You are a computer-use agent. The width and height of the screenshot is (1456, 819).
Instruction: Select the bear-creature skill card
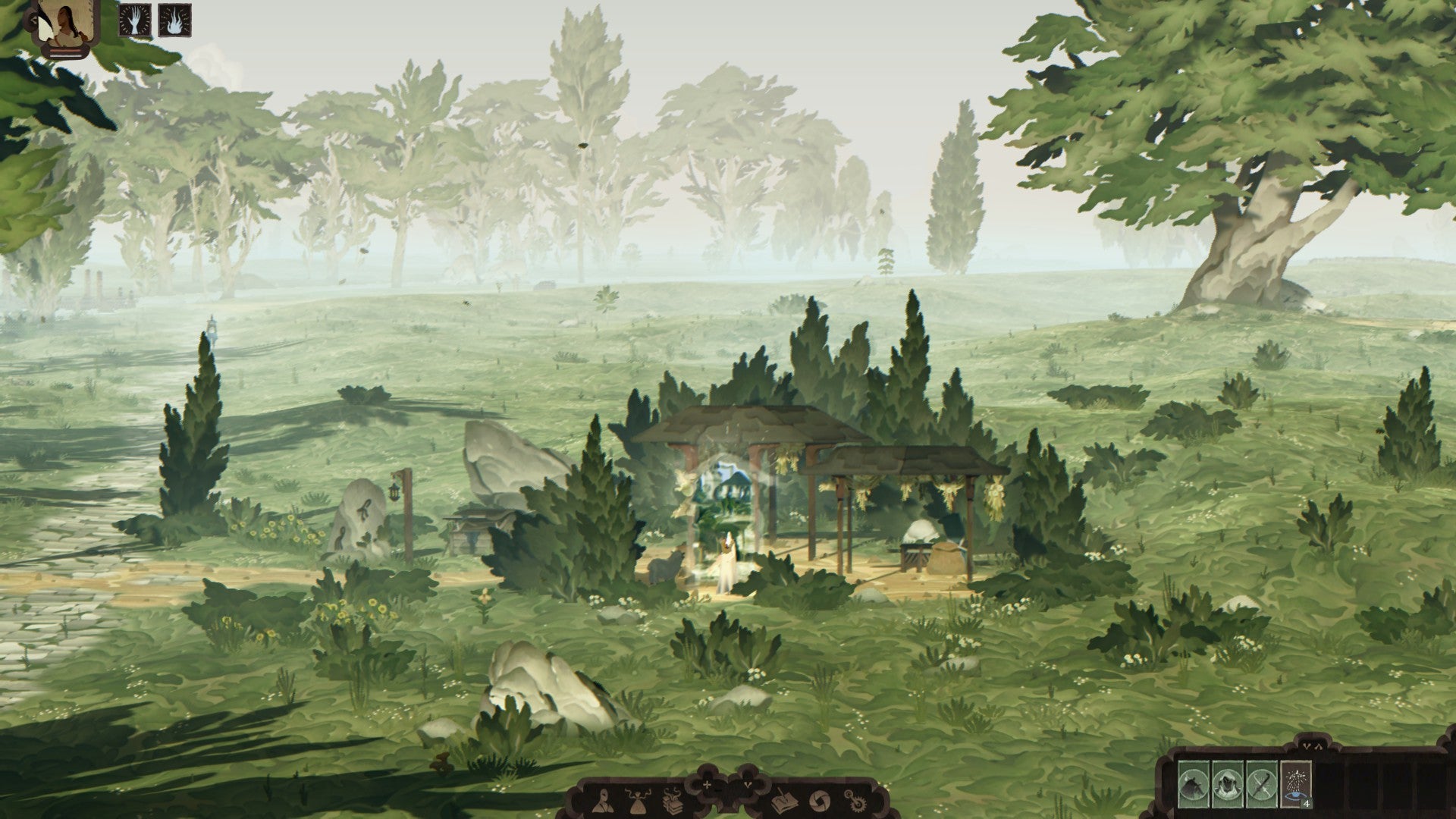pyautogui.click(x=1192, y=783)
